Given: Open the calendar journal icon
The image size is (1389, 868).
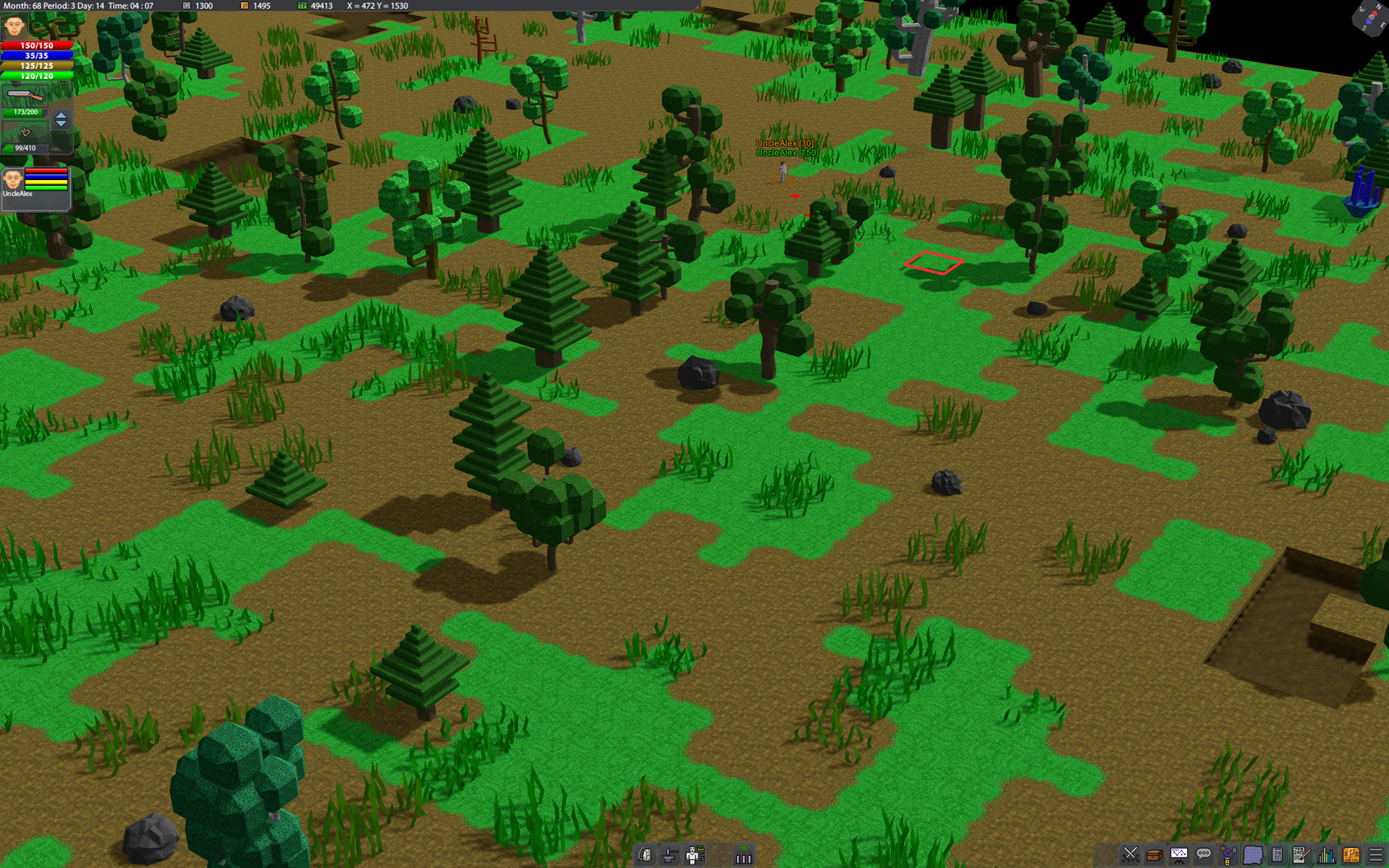Looking at the screenshot, I should [x=1301, y=856].
